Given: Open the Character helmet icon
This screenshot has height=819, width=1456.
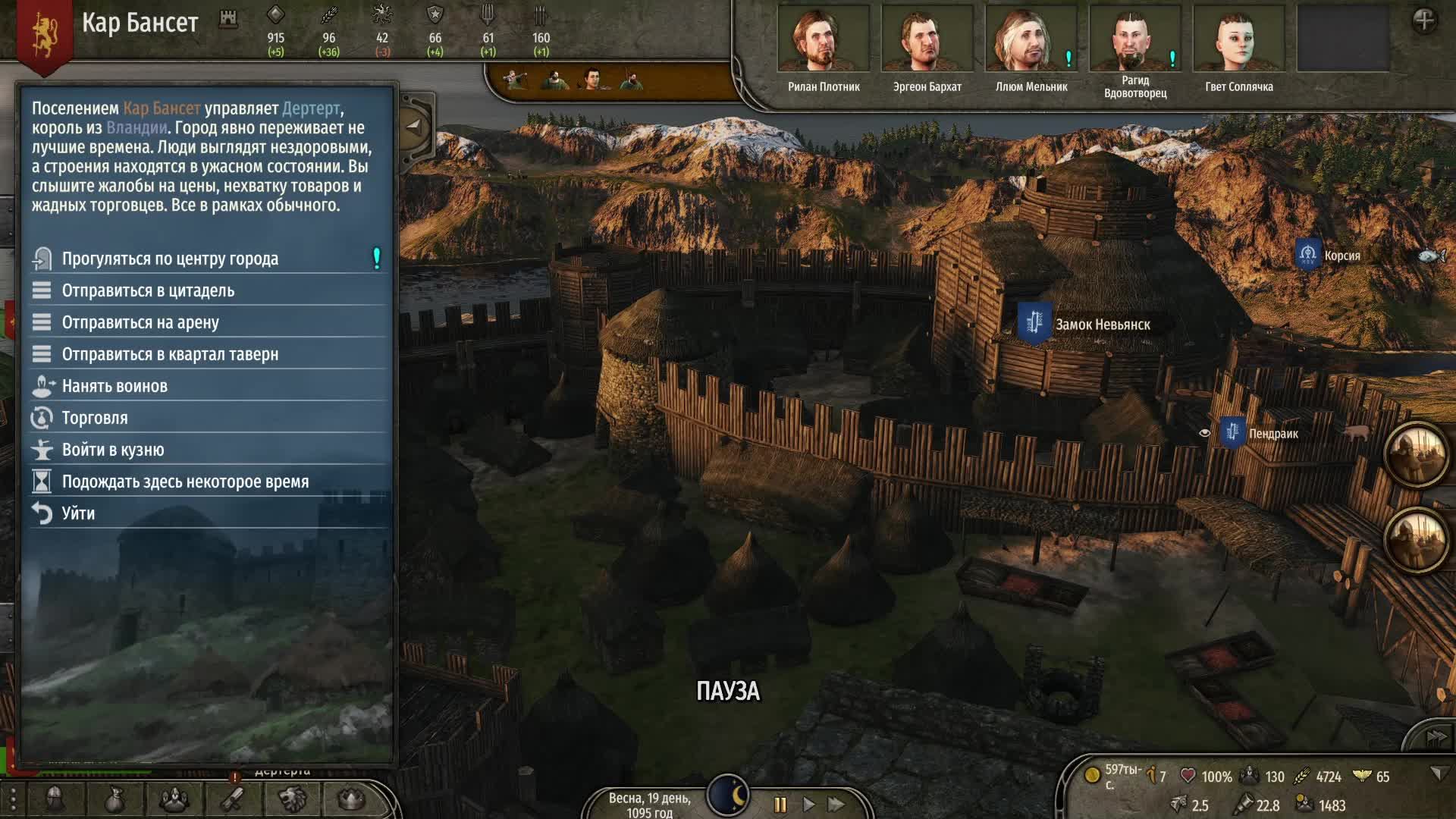Looking at the screenshot, I should pyautogui.click(x=53, y=800).
